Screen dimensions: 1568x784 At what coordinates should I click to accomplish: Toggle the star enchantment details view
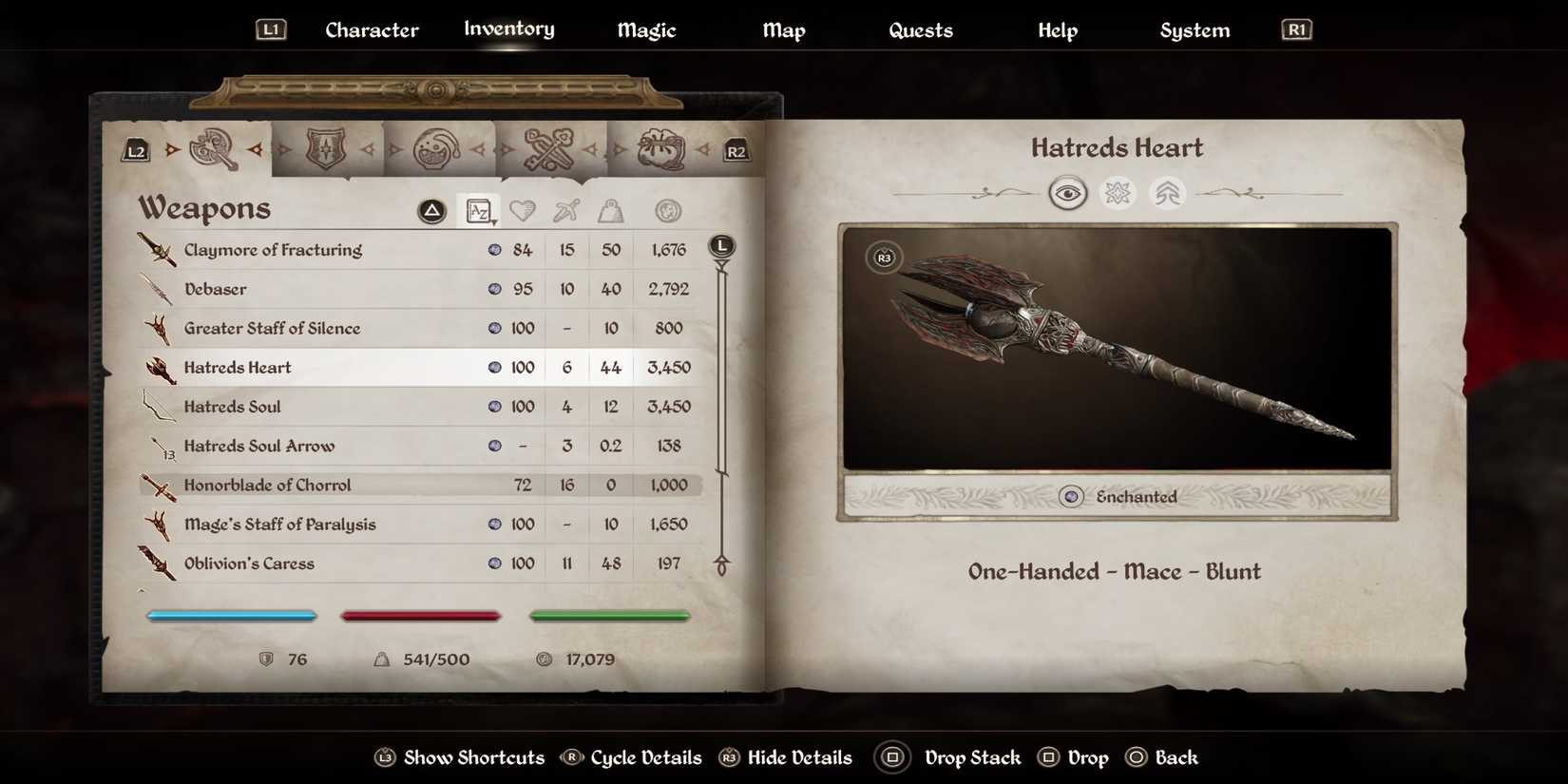(x=1118, y=192)
